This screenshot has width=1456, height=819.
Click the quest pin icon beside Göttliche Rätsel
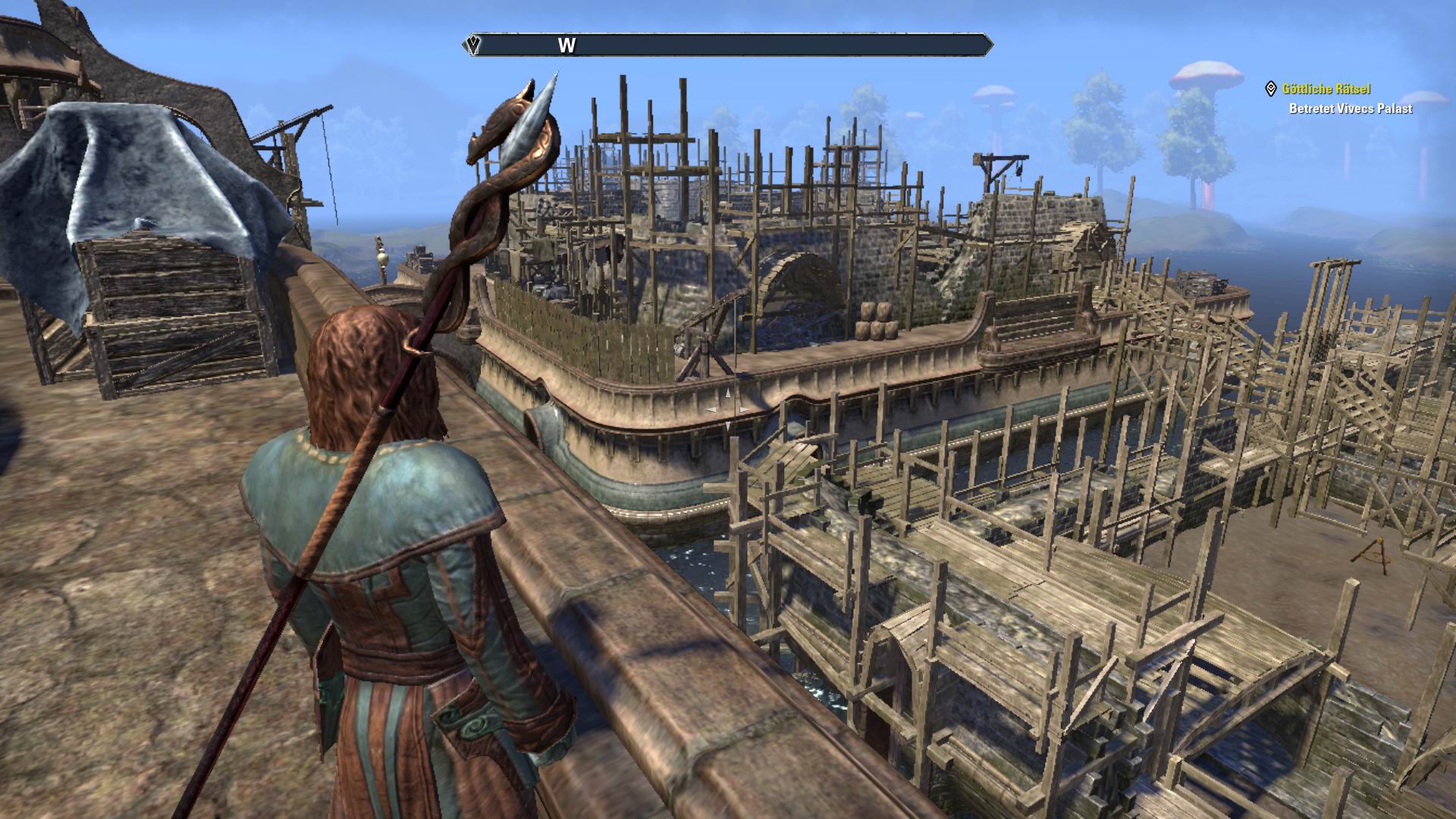[x=1272, y=88]
